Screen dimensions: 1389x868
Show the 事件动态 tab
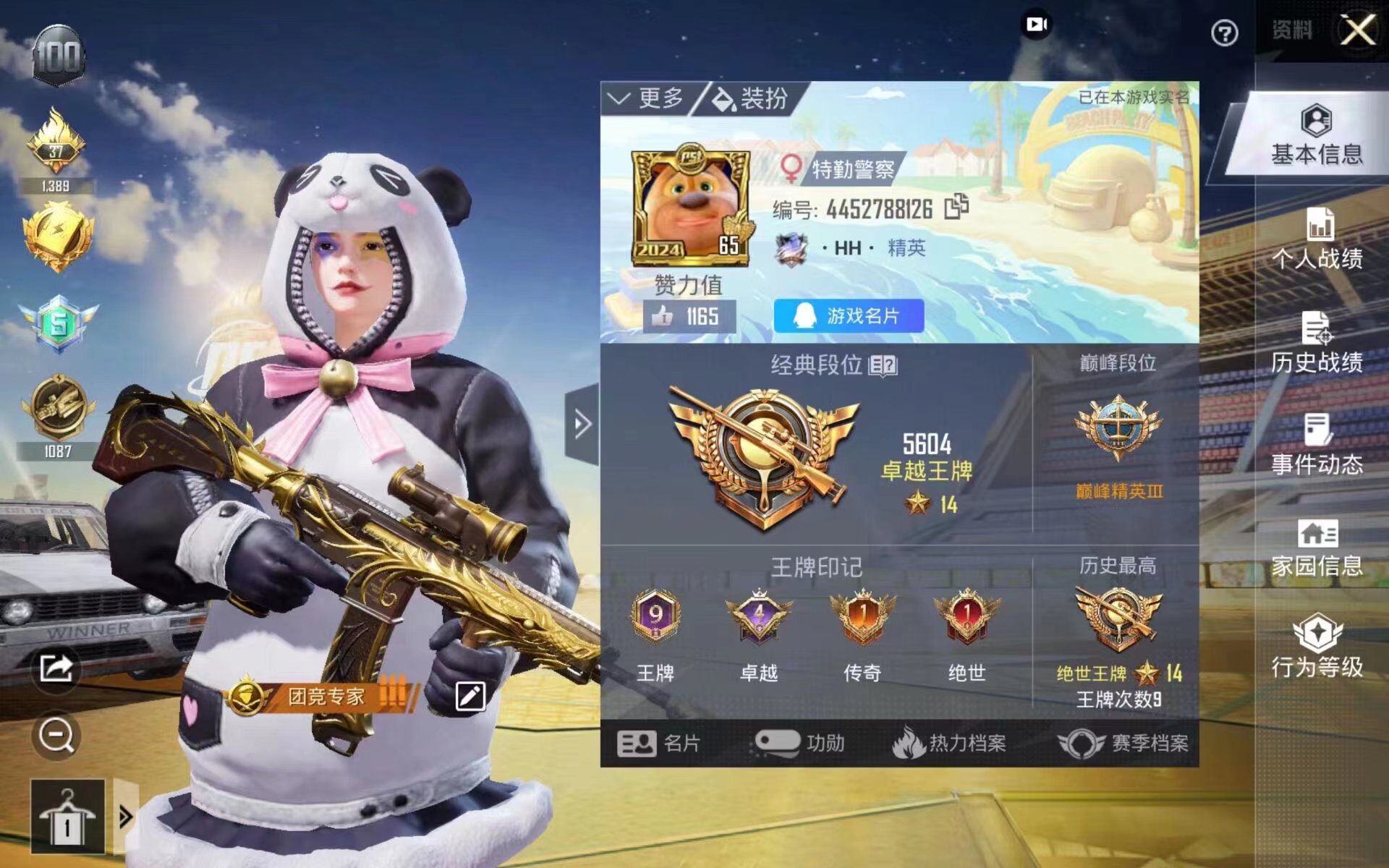tap(1317, 446)
